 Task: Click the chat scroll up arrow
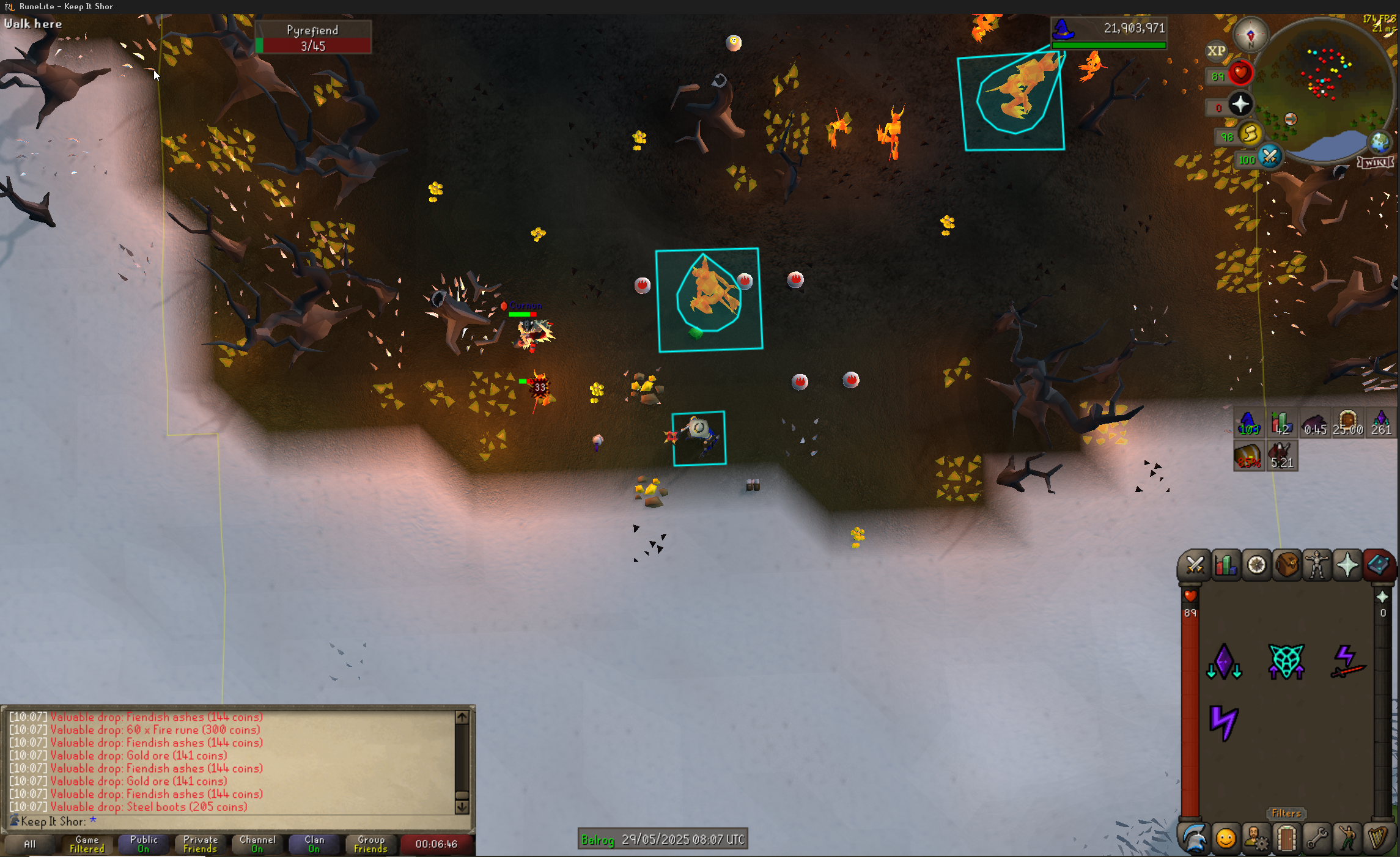462,717
